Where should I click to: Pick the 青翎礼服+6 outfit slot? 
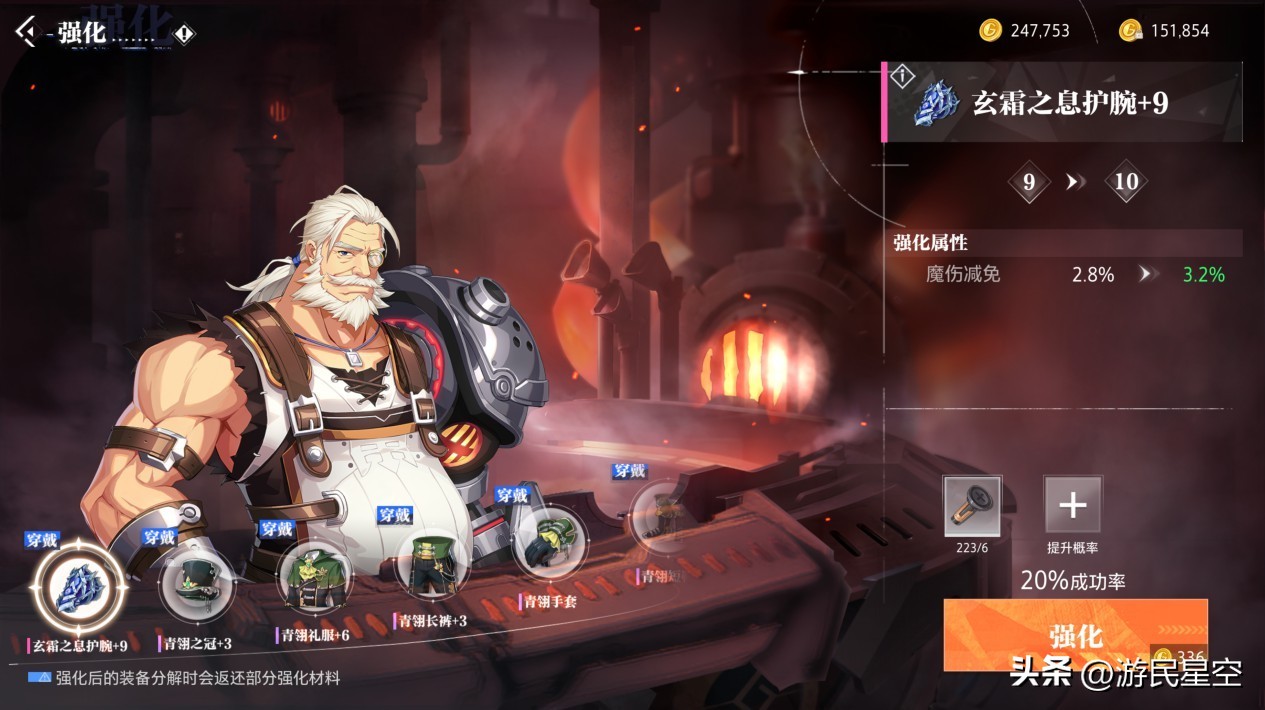[314, 577]
